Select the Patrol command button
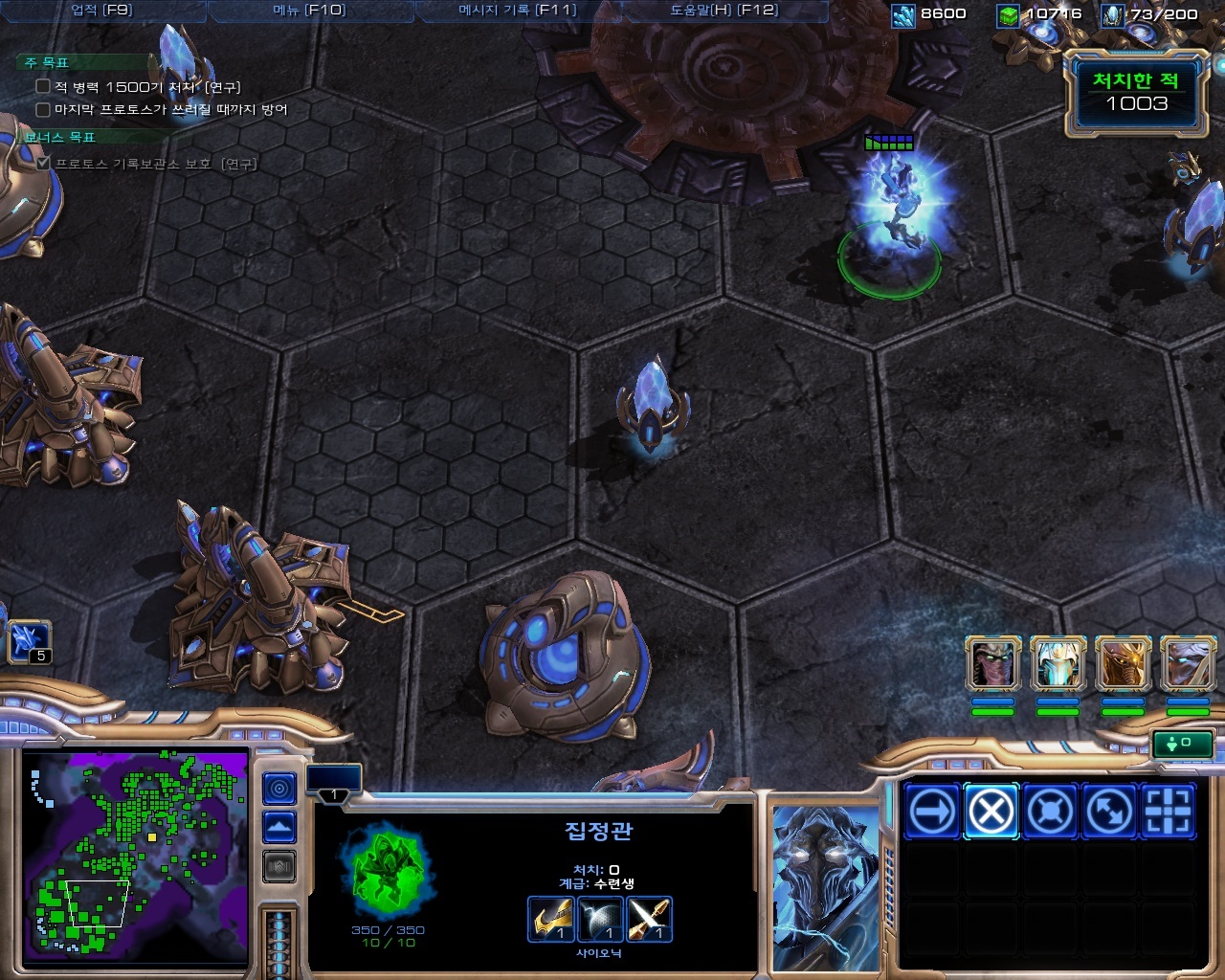The height and width of the screenshot is (980, 1225). [x=1109, y=812]
